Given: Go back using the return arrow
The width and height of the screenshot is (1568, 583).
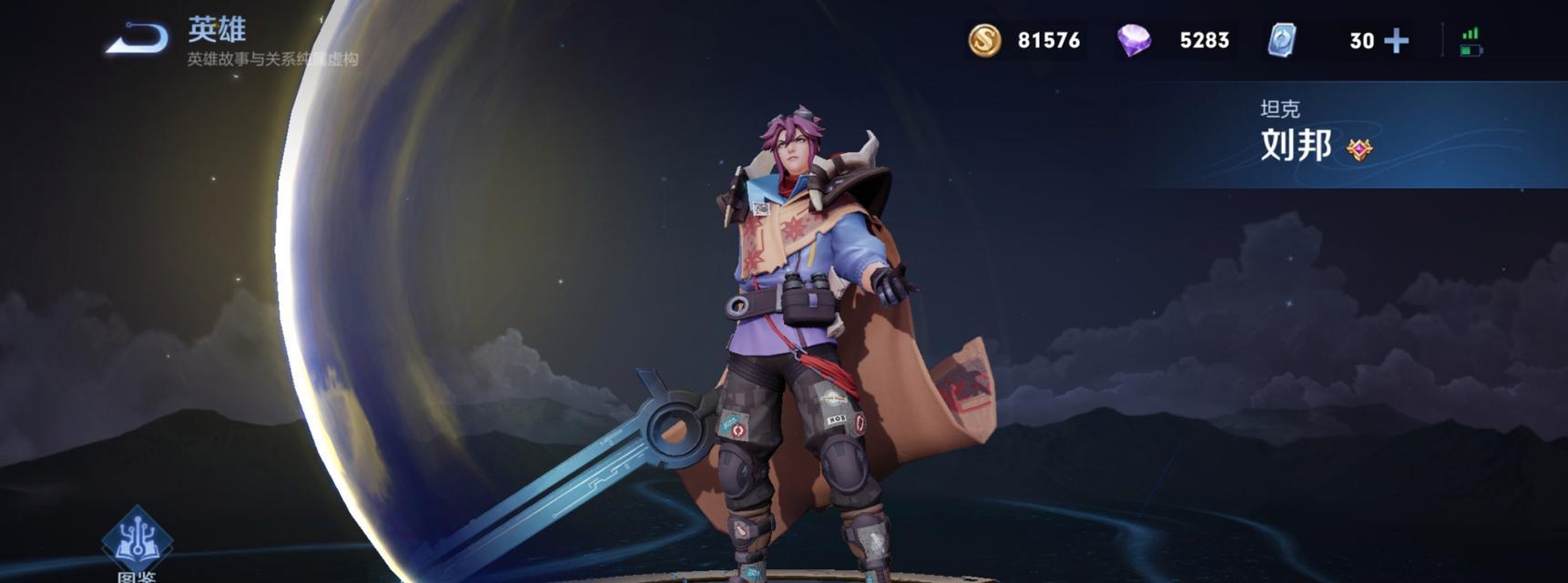Looking at the screenshot, I should point(137,39).
